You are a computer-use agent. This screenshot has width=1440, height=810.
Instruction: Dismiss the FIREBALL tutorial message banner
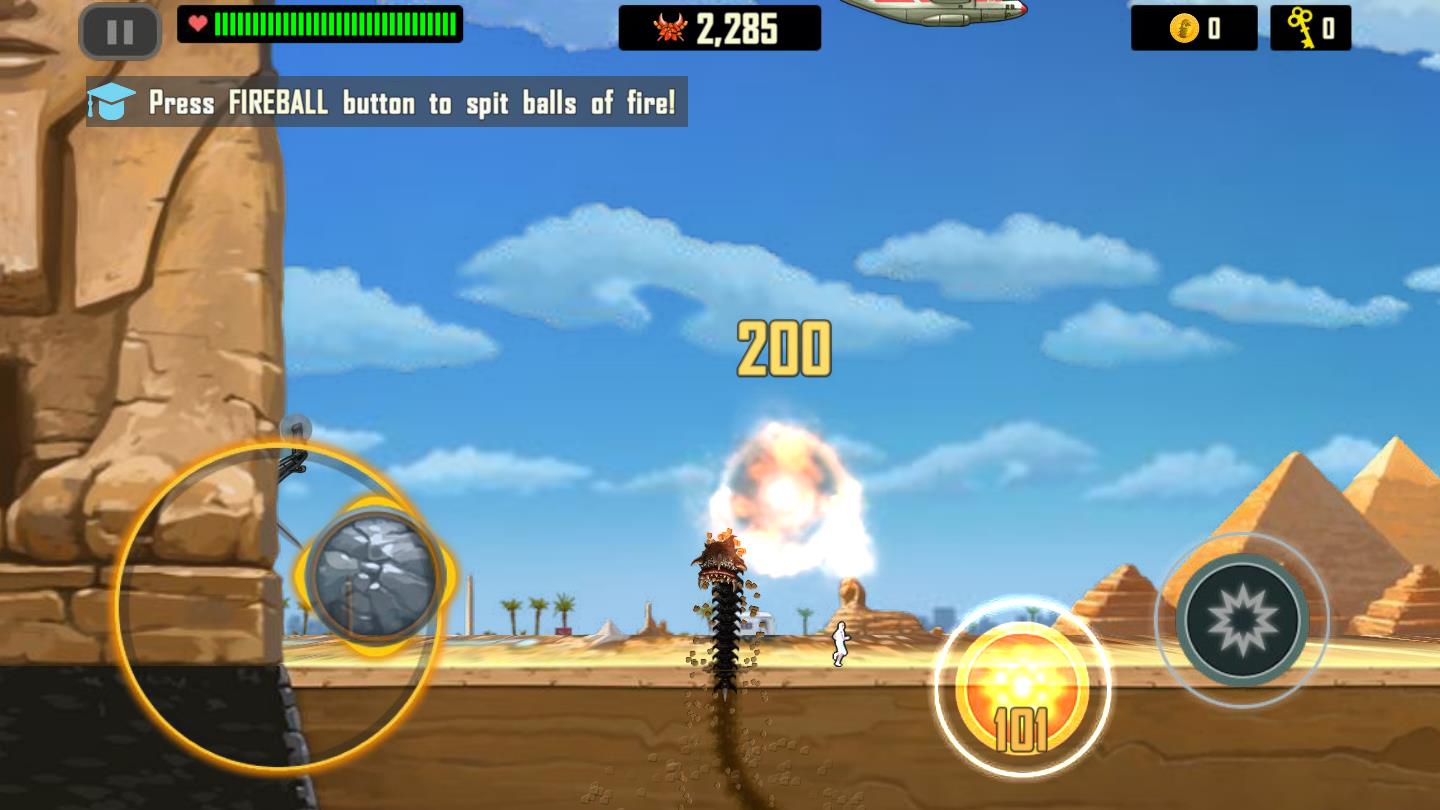click(386, 101)
